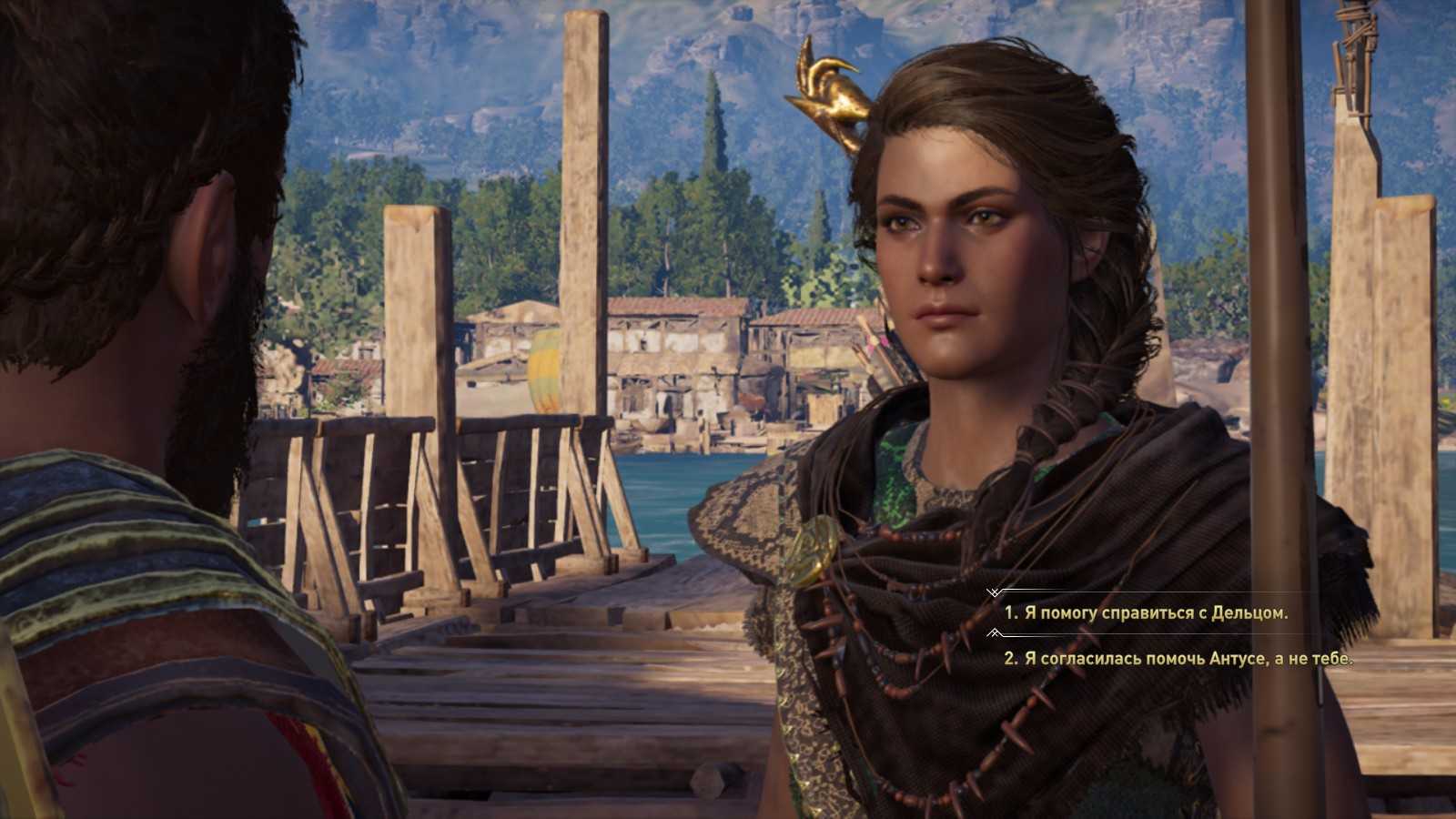Choose reply "Я помогу справиться с Дельцом"

point(1147,613)
